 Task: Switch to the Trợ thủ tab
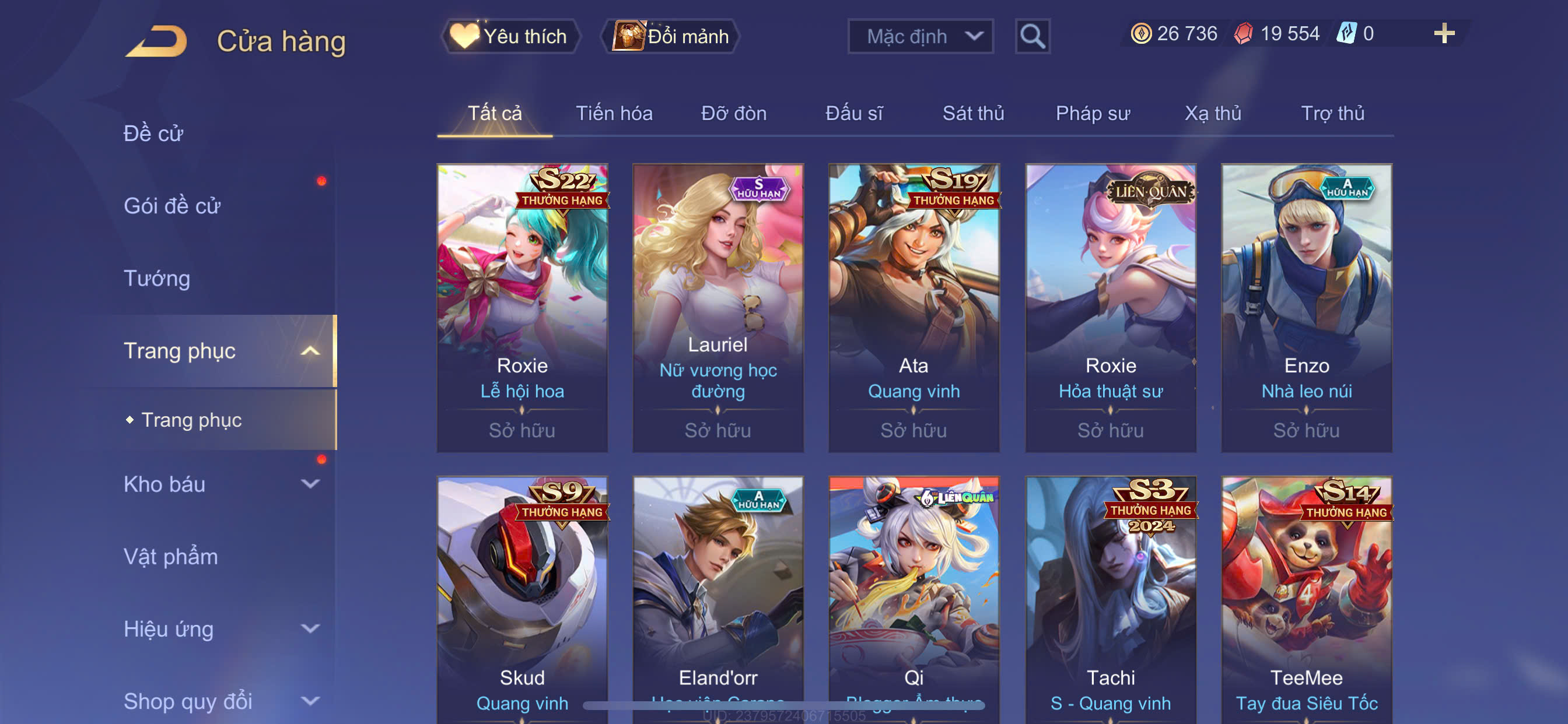pos(1332,113)
